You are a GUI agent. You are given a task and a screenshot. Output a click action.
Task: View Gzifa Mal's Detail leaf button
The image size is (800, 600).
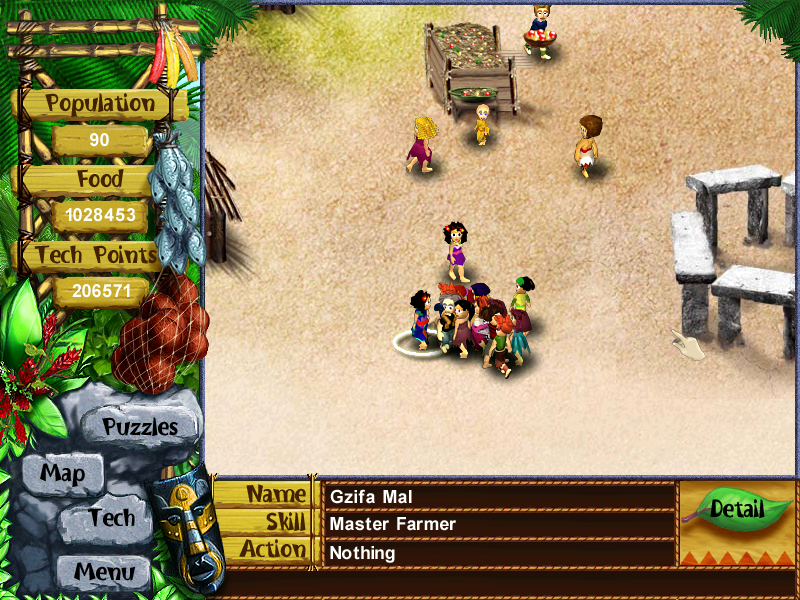pos(737,508)
